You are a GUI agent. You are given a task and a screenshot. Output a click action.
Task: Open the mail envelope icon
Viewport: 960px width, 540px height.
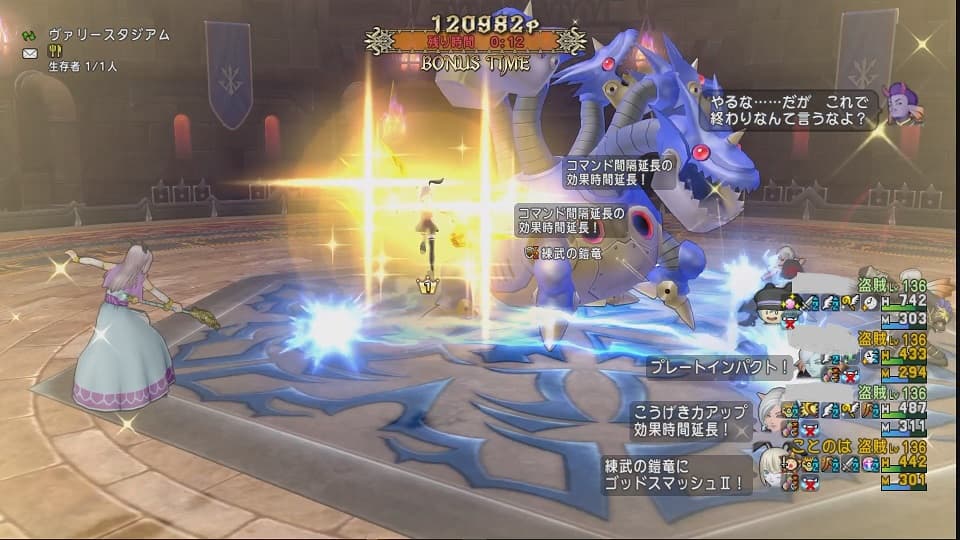30,53
